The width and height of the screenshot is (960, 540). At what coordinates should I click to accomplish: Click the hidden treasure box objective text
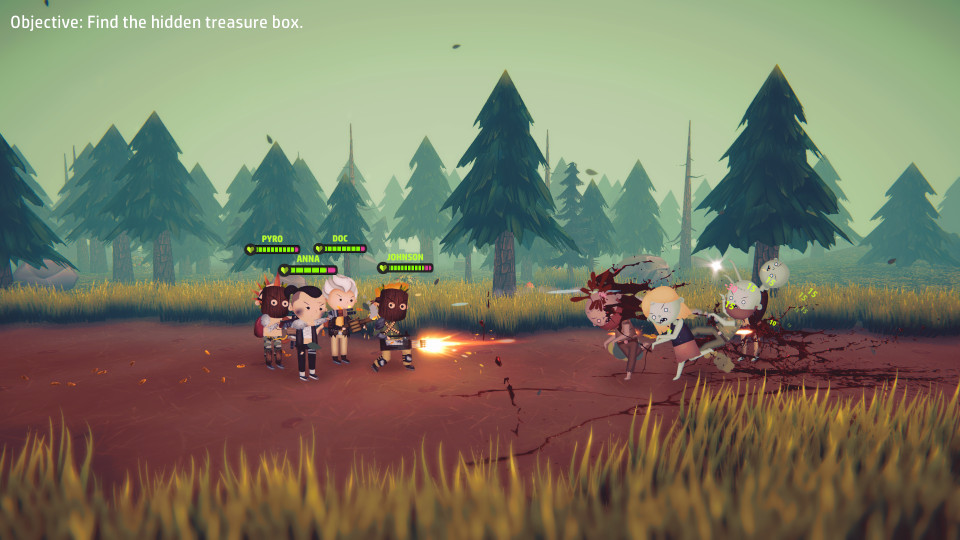(x=157, y=22)
